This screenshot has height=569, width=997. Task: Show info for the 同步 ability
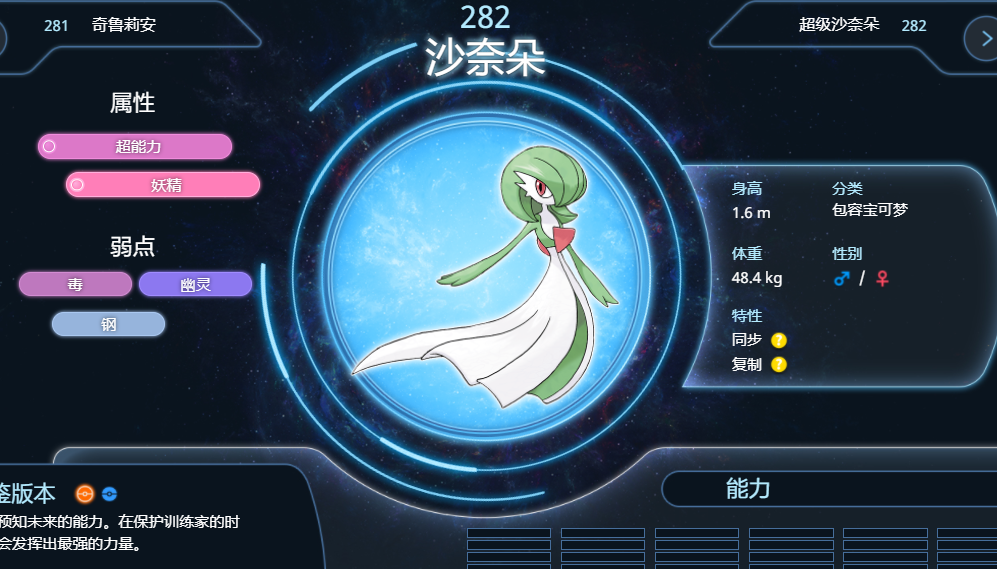tap(779, 340)
